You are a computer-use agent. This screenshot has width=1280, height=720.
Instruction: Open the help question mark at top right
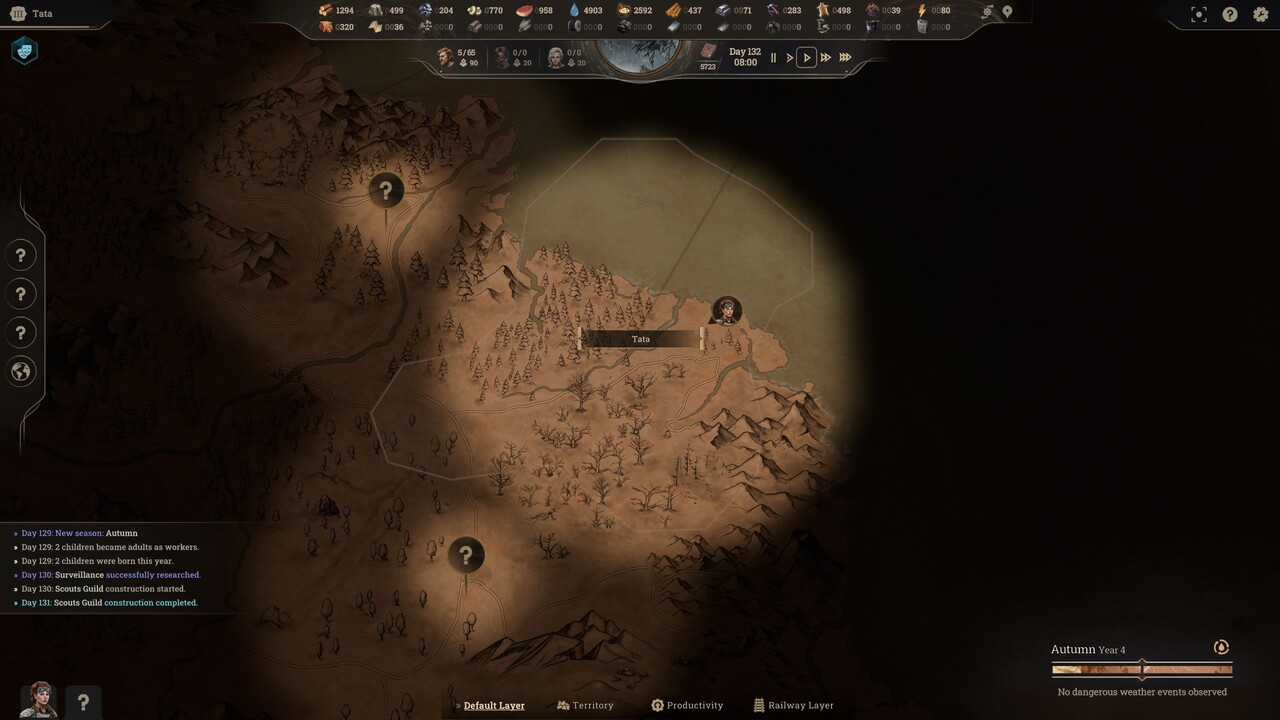click(1230, 14)
